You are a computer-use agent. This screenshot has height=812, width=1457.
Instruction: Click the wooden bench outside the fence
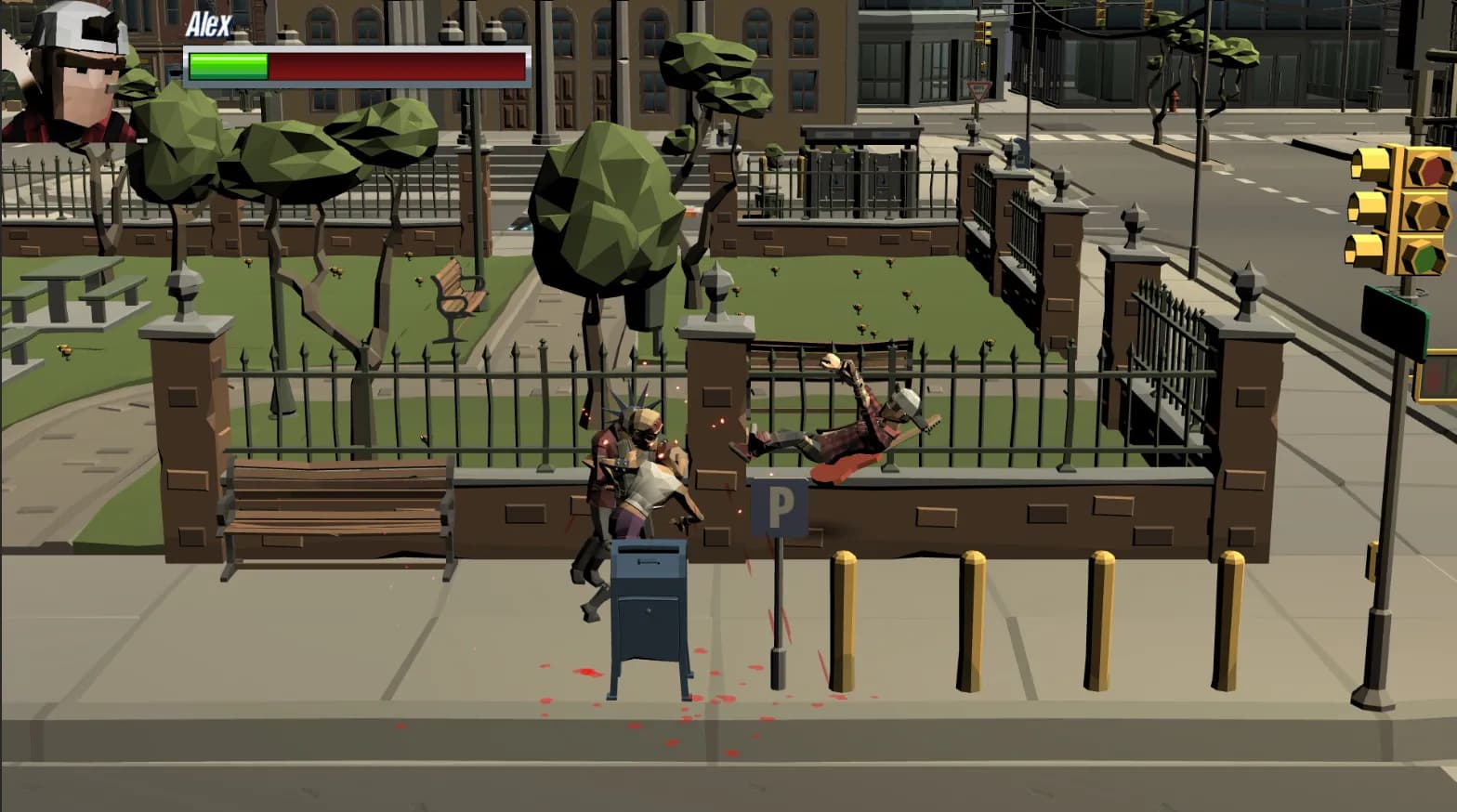pyautogui.click(x=335, y=506)
